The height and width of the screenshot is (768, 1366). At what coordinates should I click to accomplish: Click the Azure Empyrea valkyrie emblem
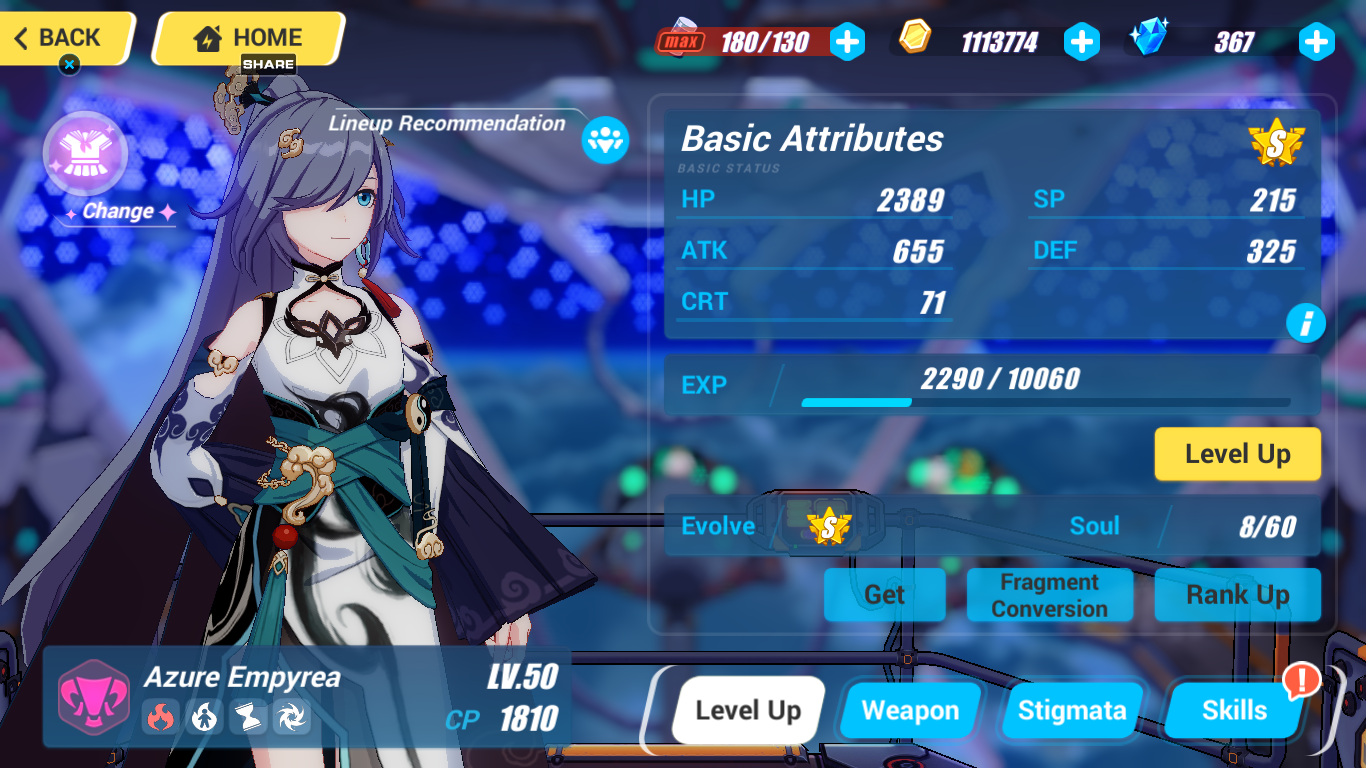[93, 697]
